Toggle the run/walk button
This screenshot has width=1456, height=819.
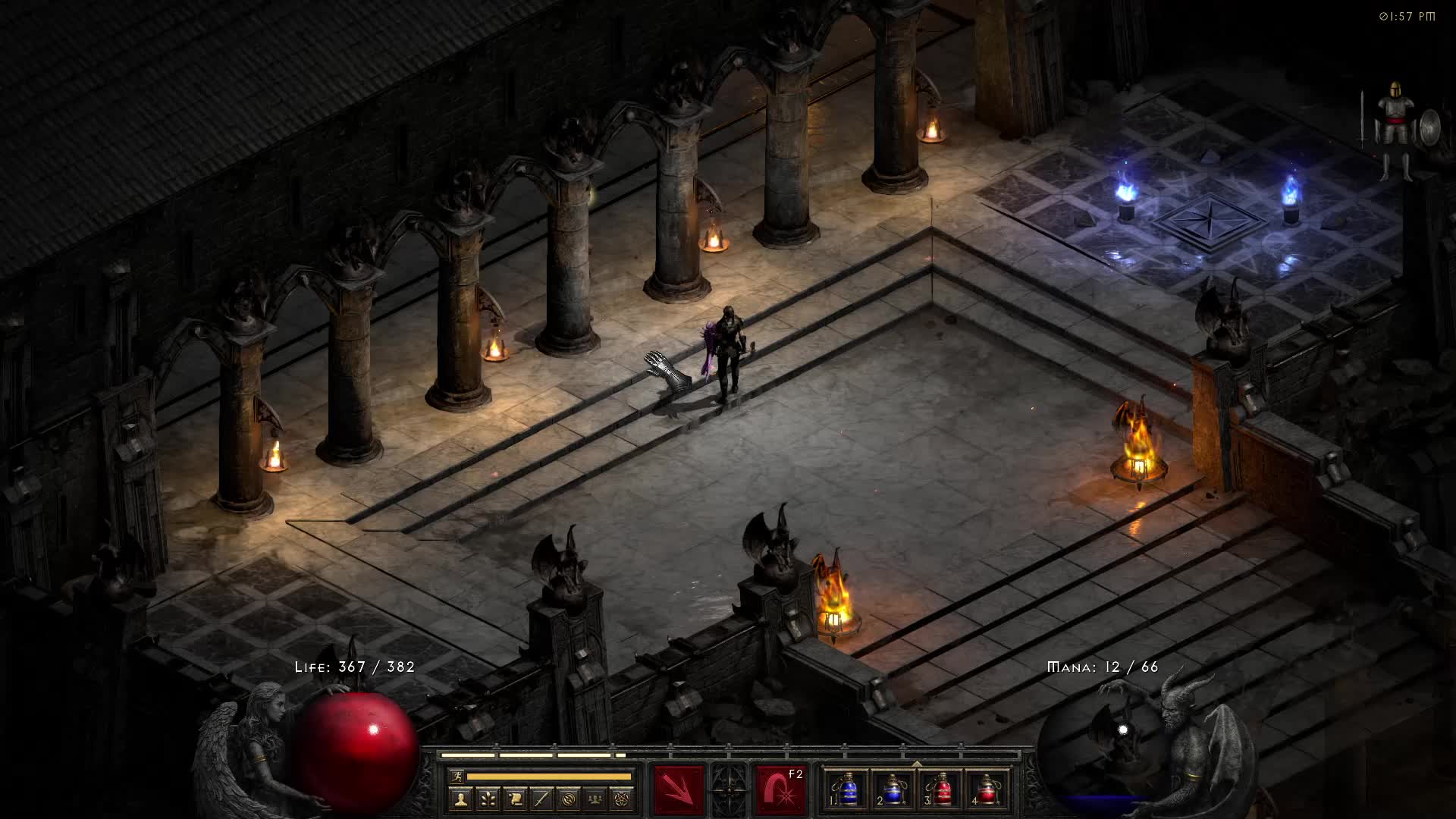457,776
